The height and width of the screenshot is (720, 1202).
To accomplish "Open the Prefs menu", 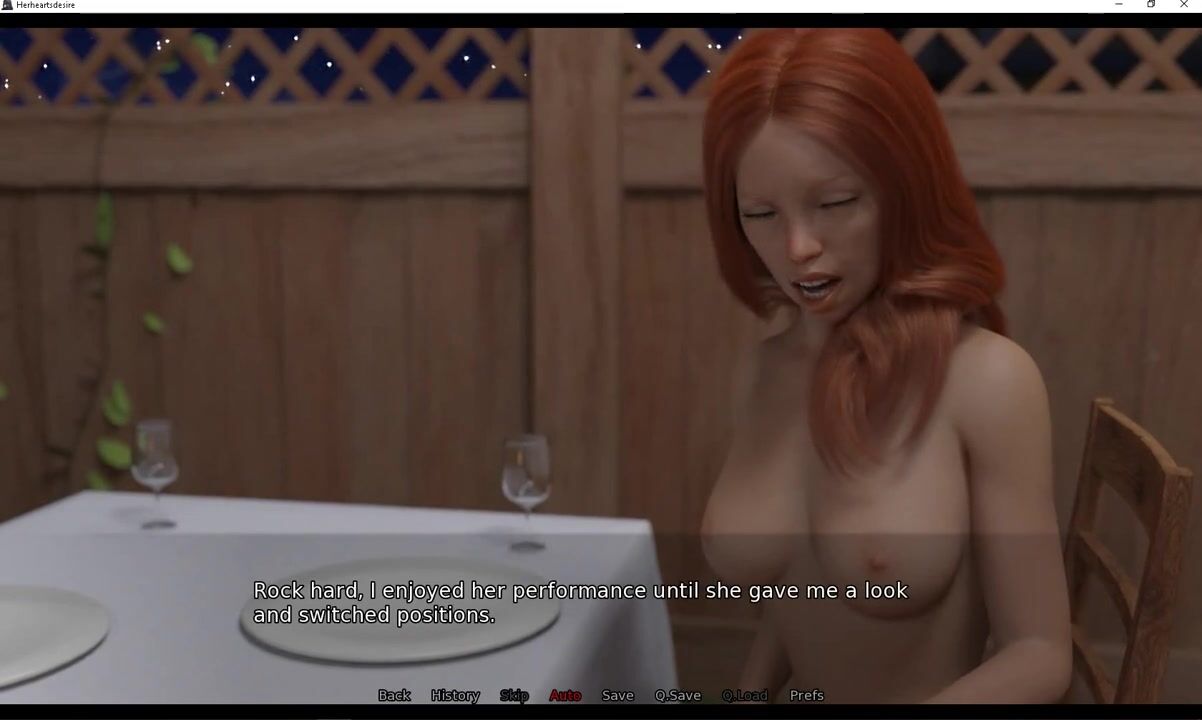I will (807, 695).
